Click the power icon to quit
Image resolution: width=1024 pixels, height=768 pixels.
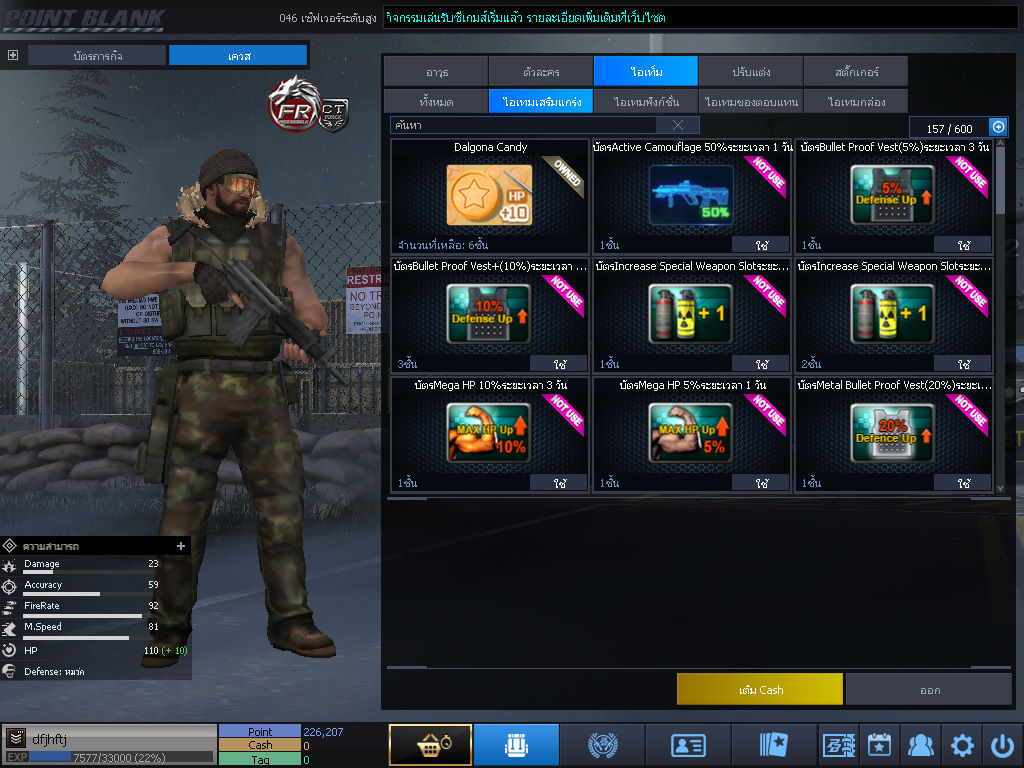pos(1002,745)
